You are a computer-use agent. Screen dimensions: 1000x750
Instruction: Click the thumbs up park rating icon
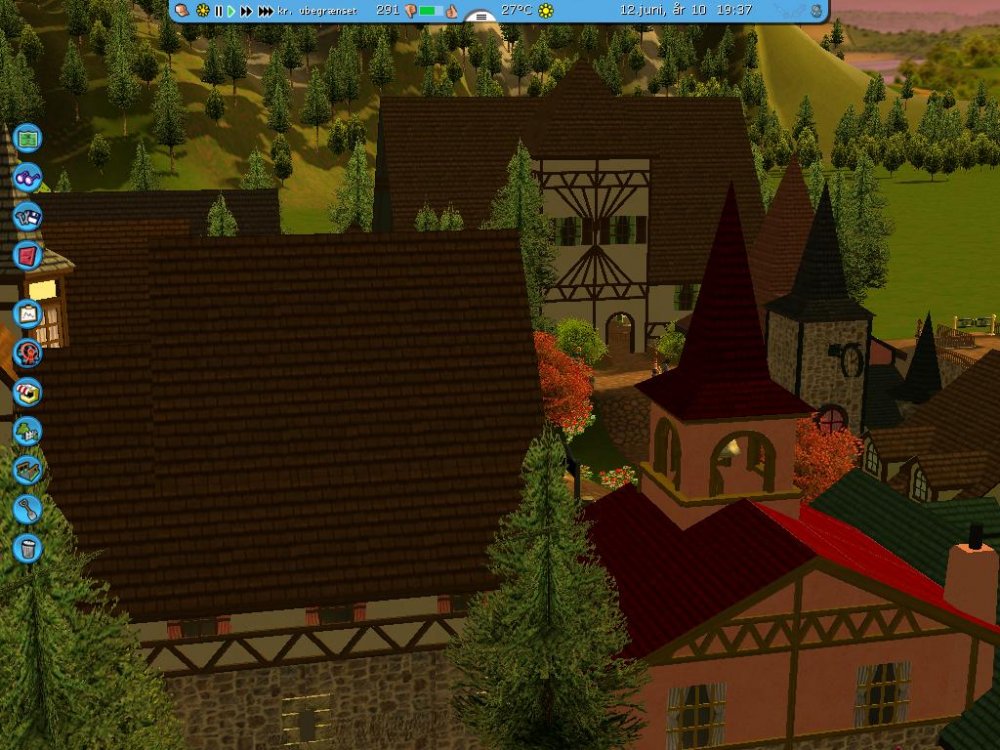[452, 11]
